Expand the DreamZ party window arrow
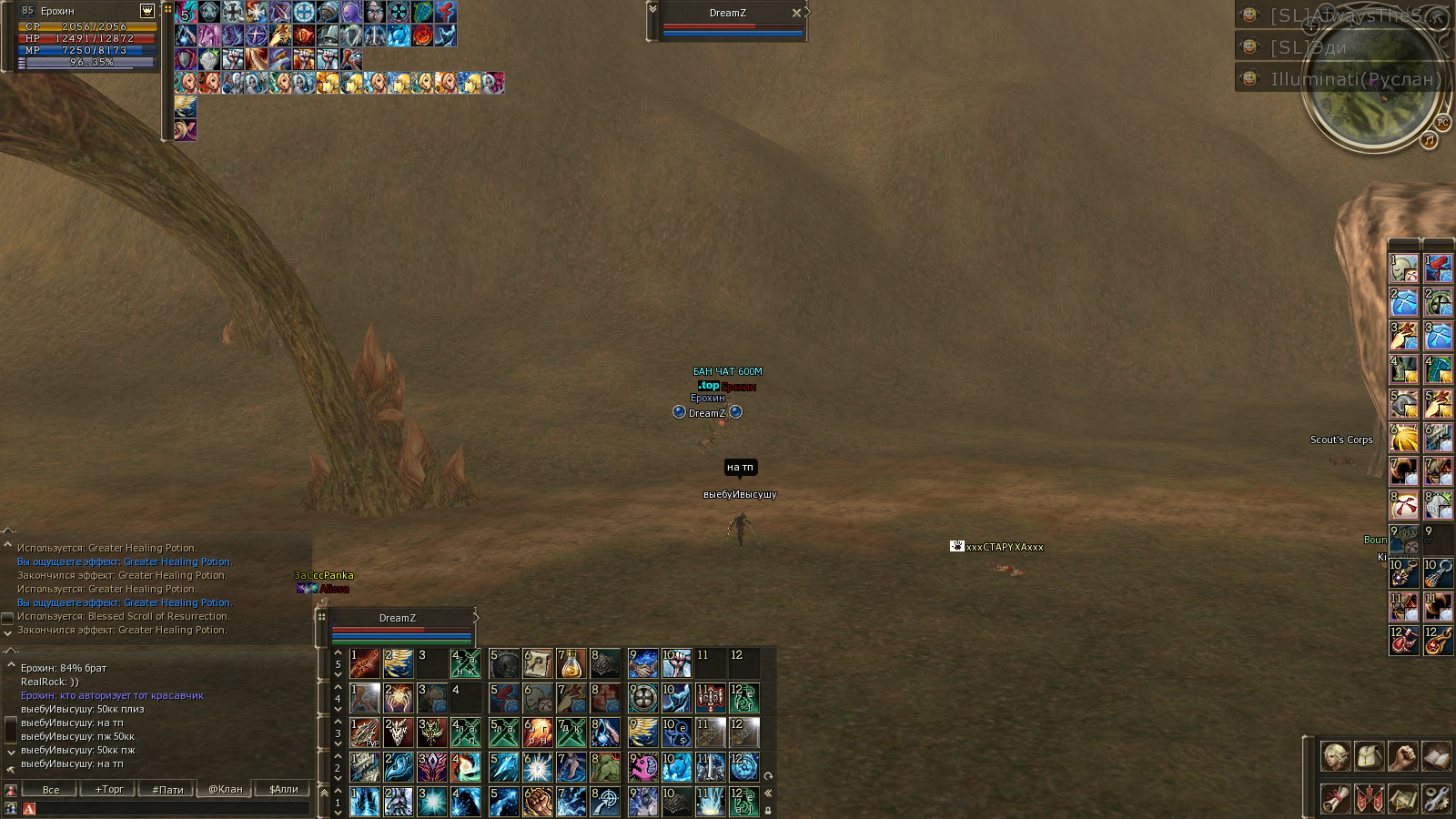Screen dimensions: 1456x819 pyautogui.click(x=477, y=618)
